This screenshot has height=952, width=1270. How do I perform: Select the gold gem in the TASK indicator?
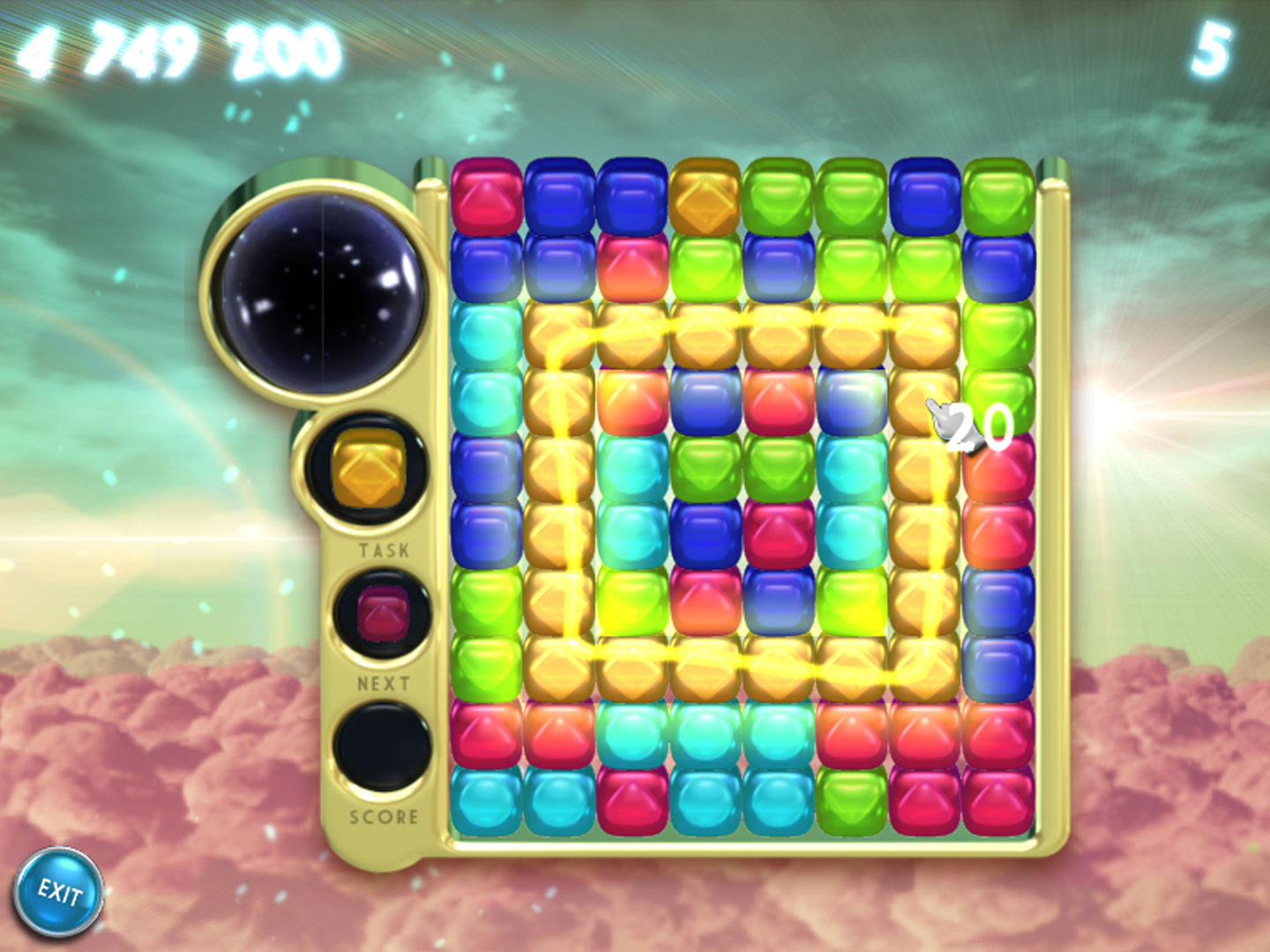(370, 467)
